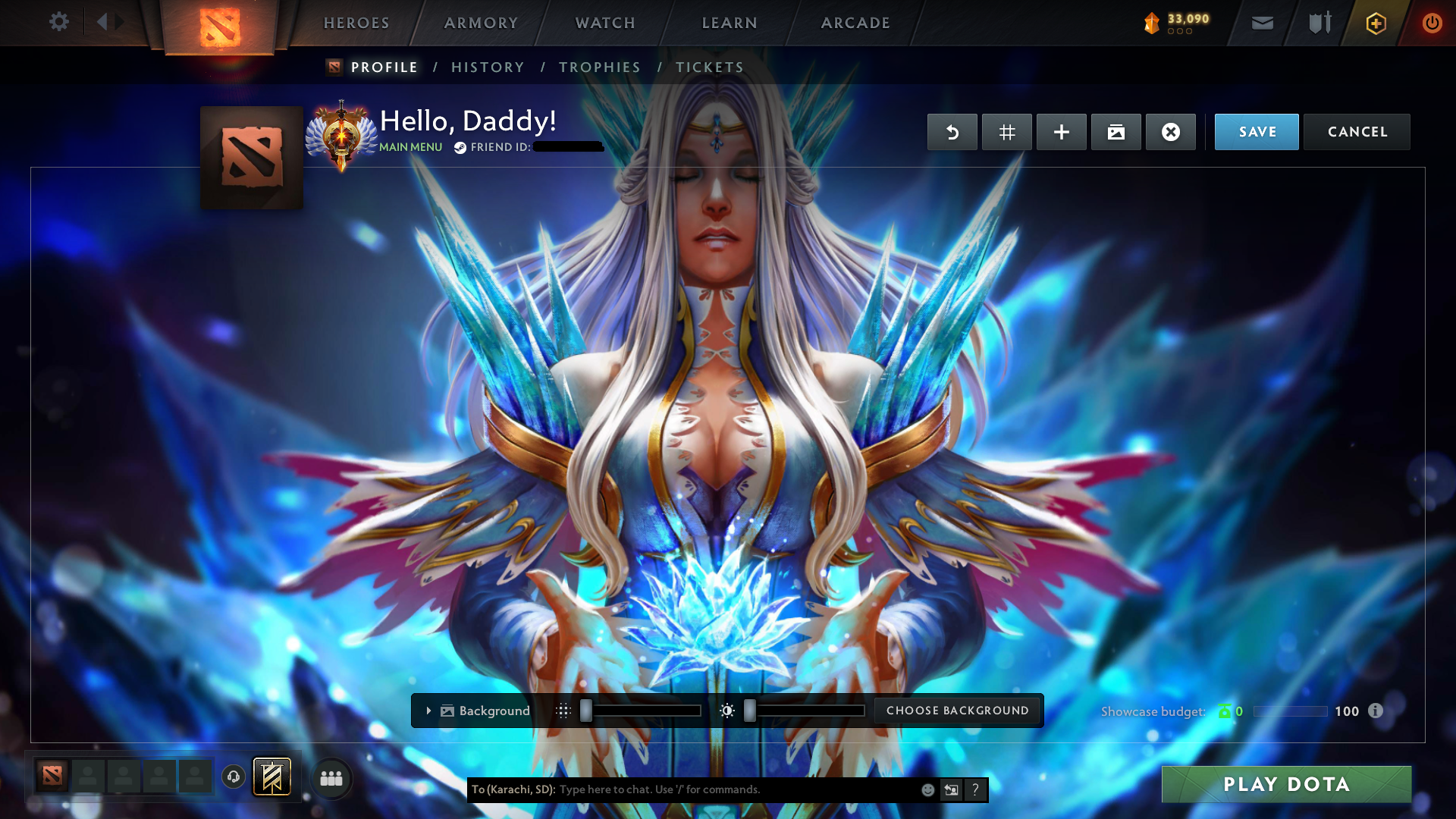Toggle the grid icon in profile editor

(1006, 131)
